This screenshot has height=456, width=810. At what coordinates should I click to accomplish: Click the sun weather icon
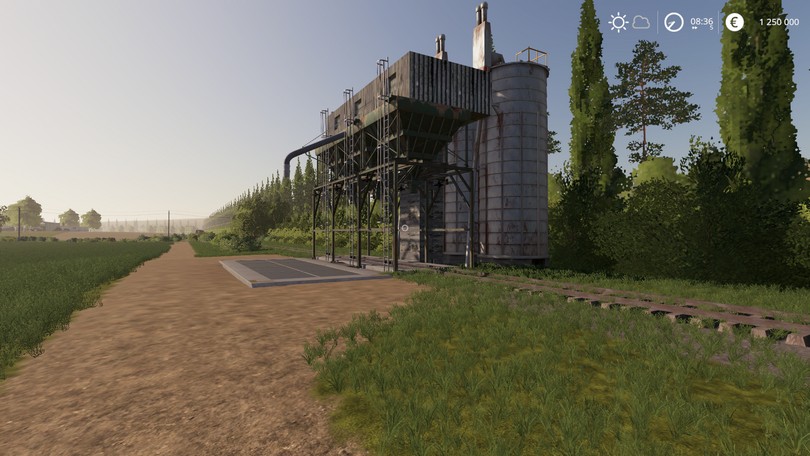click(618, 22)
